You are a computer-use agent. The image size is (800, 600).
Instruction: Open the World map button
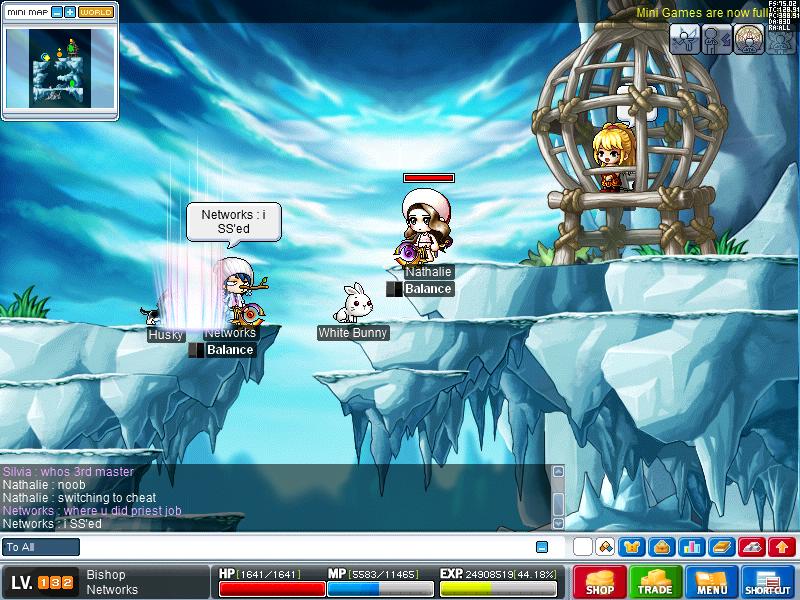click(96, 12)
